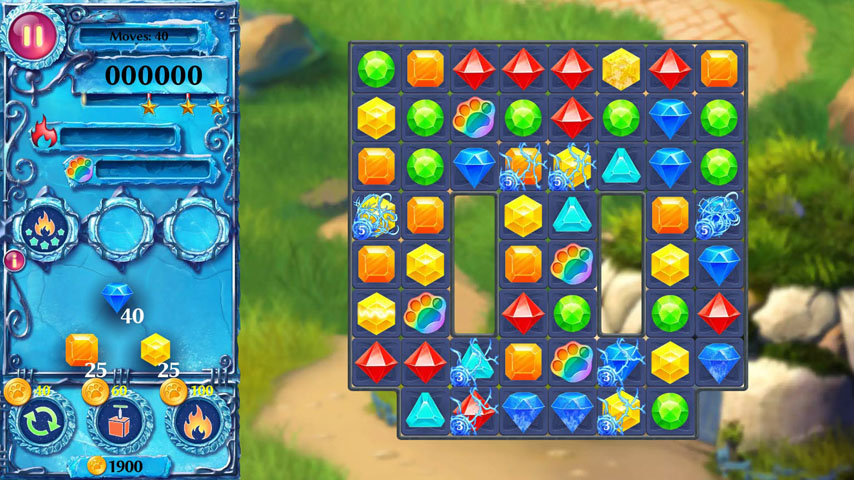Tap the lightning-wrapped blue diamond with counter 5

pyautogui.click(x=718, y=214)
